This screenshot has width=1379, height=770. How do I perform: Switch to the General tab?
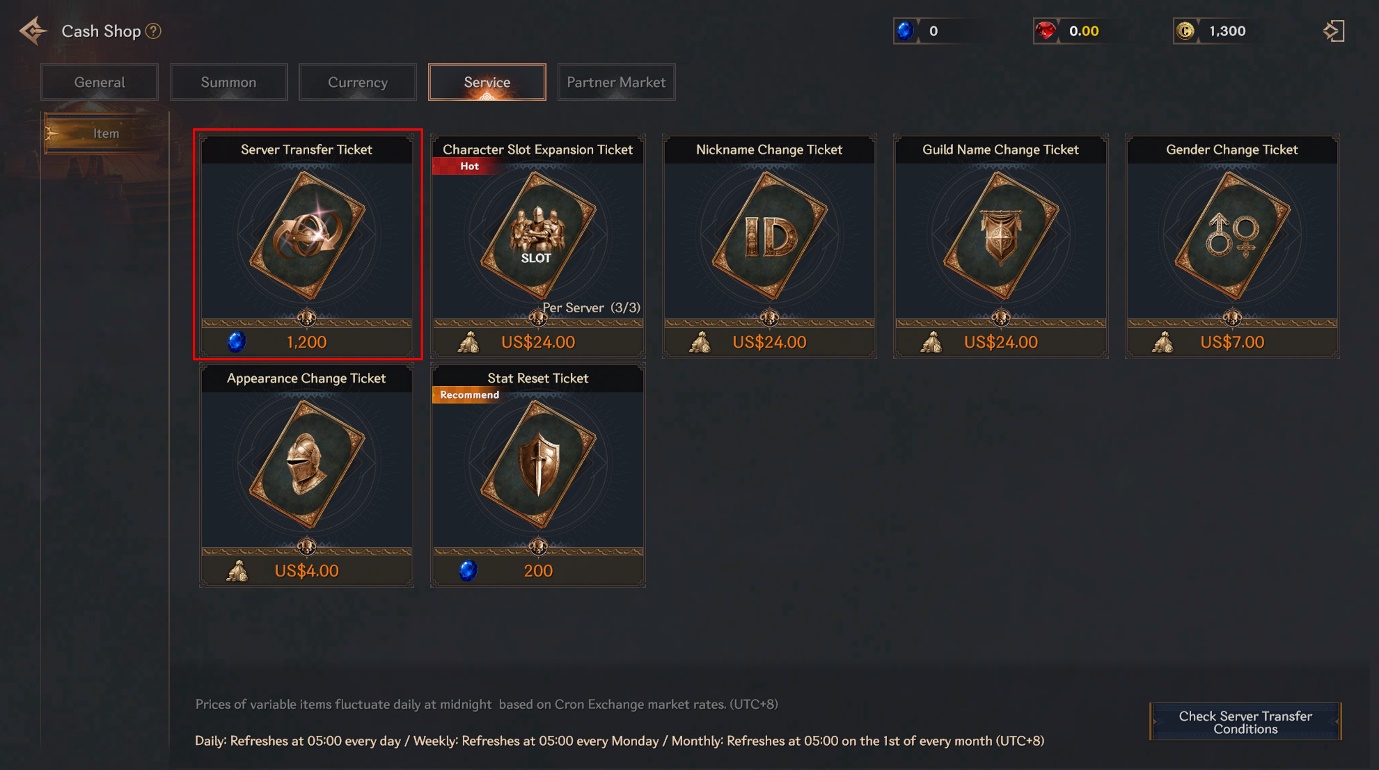click(100, 82)
